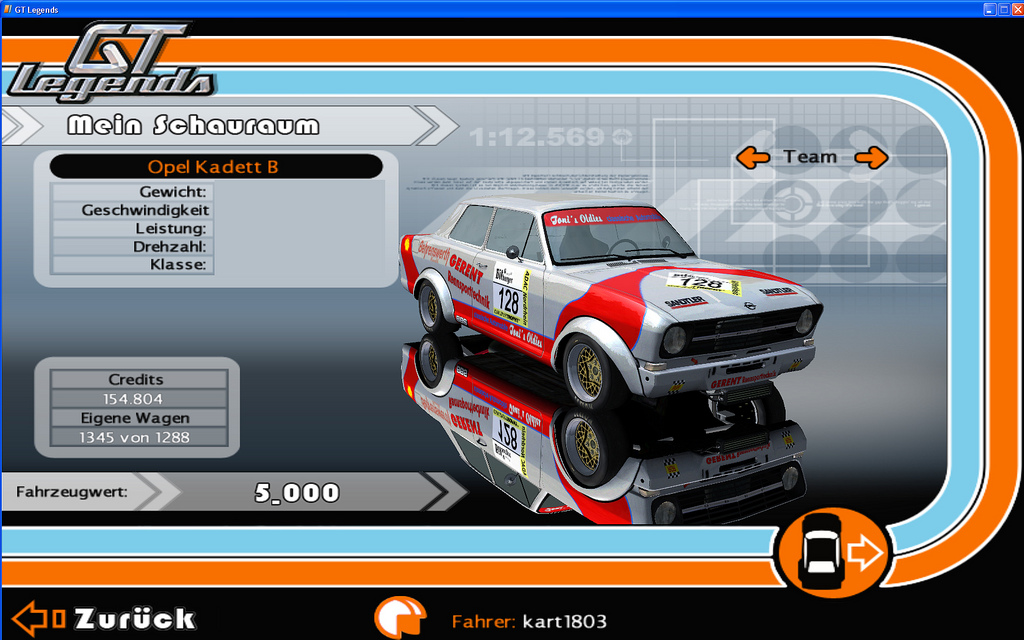Screen dimensions: 1024x640
Task: Go back with the Zurück button
Action: (x=105, y=619)
